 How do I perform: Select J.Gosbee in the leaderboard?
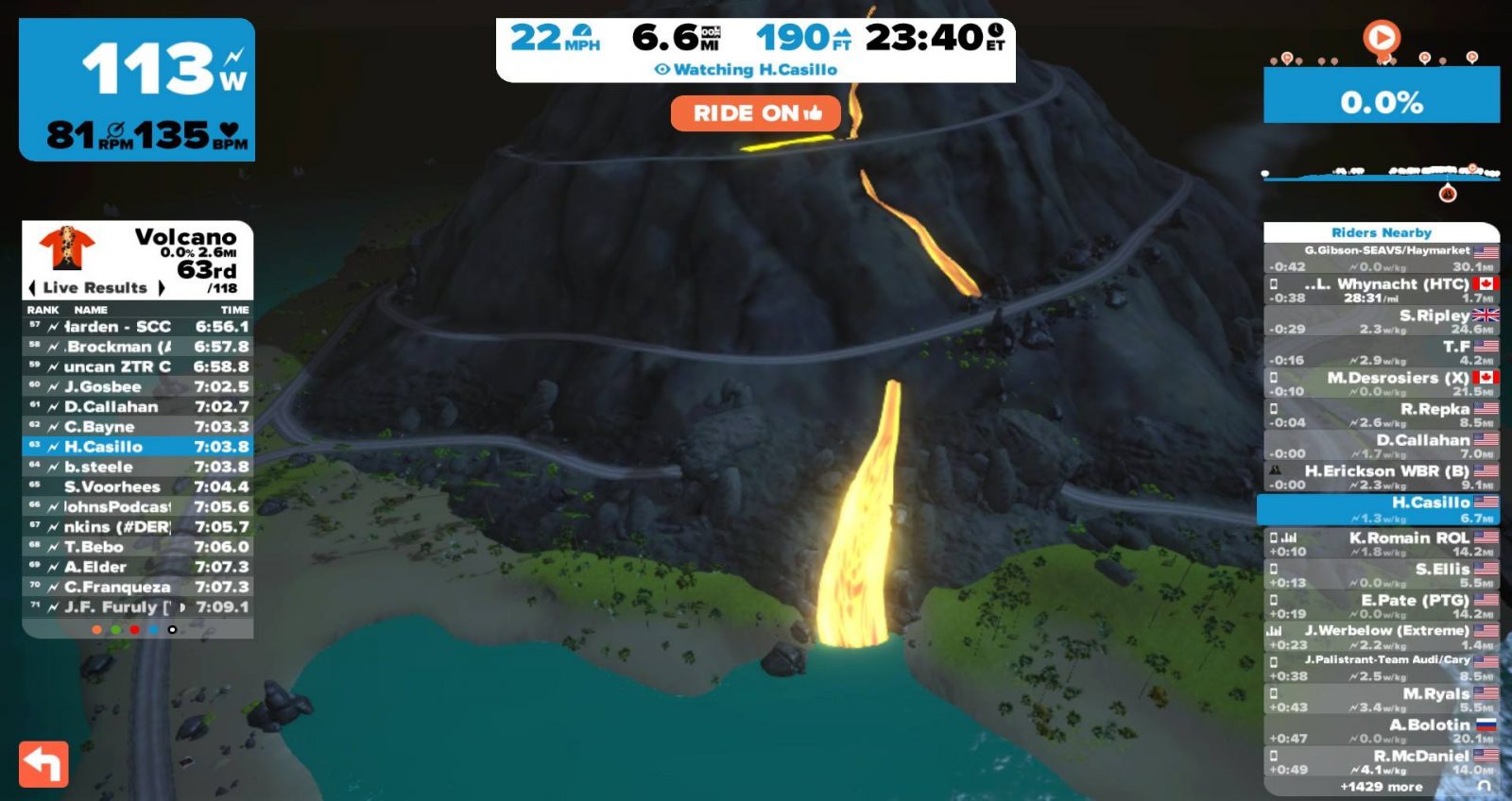138,386
